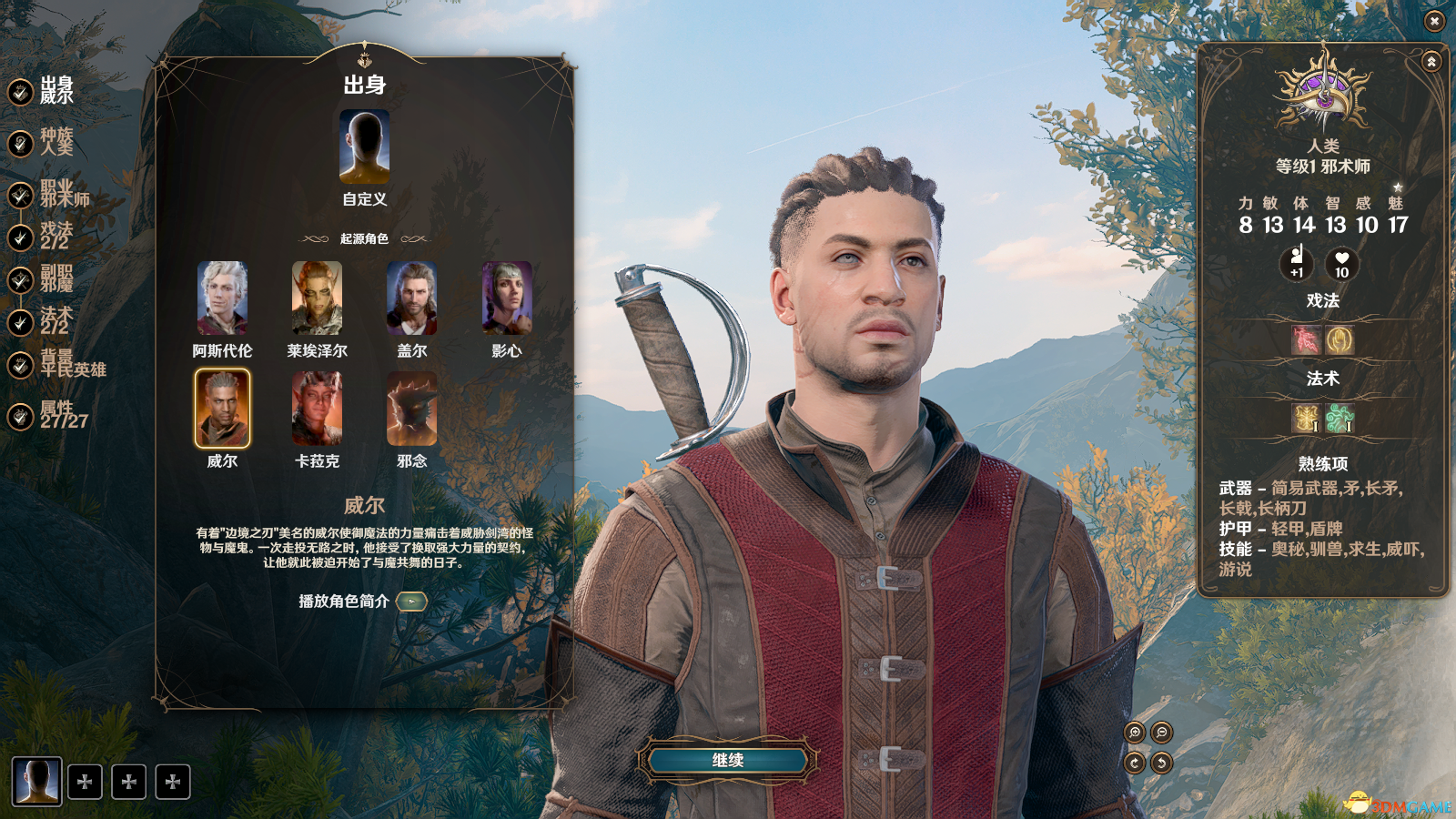Choose the 自定义 custom character portrait
The height and width of the screenshot is (819, 1456).
click(x=364, y=147)
